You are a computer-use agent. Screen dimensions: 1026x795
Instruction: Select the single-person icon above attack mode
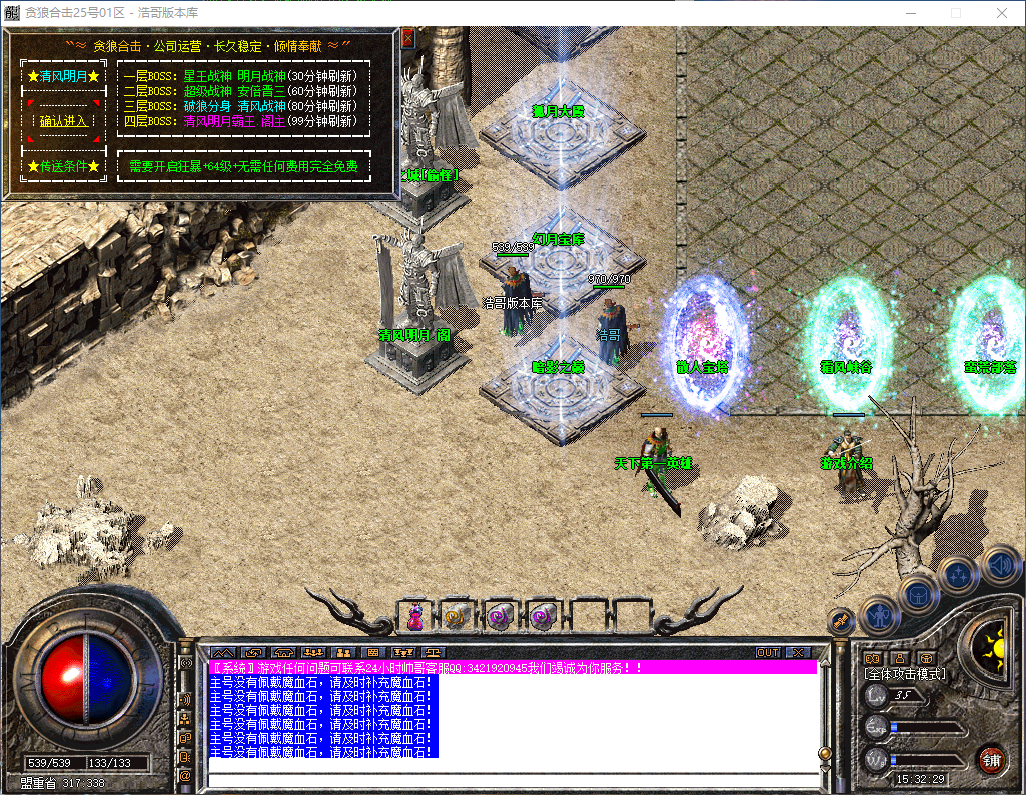[x=899, y=657]
